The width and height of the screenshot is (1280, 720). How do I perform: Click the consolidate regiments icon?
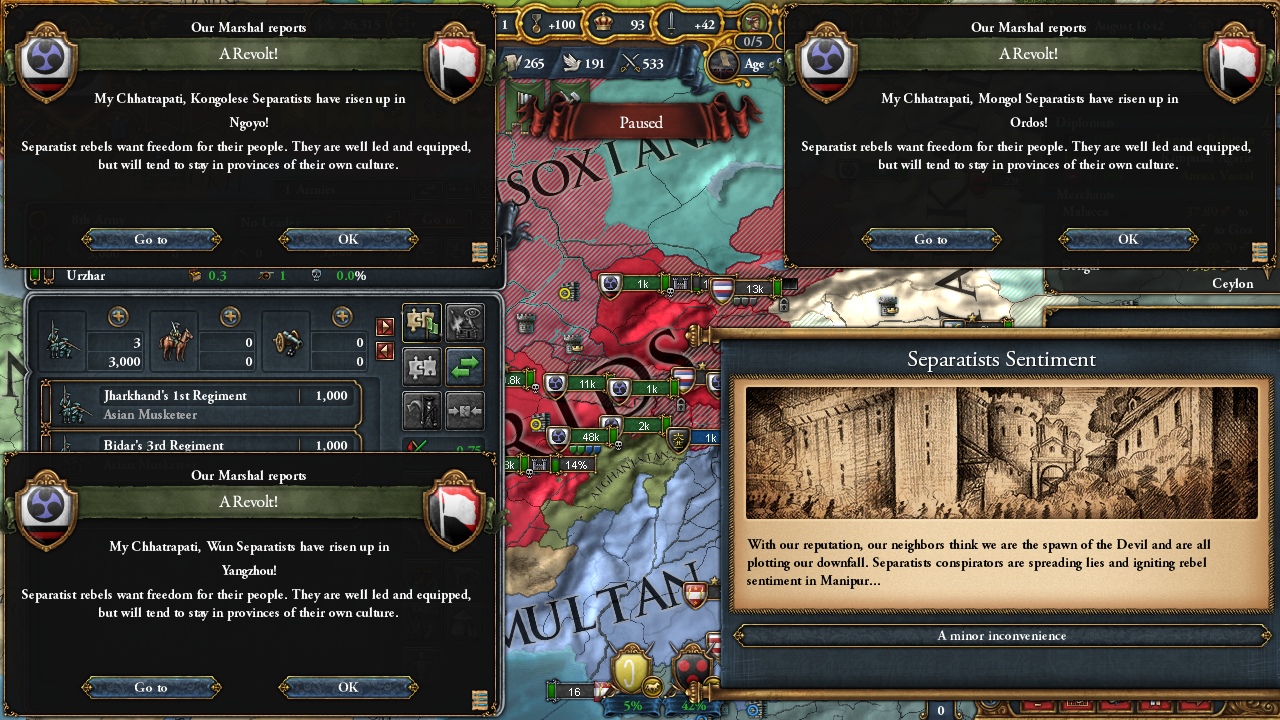point(464,412)
